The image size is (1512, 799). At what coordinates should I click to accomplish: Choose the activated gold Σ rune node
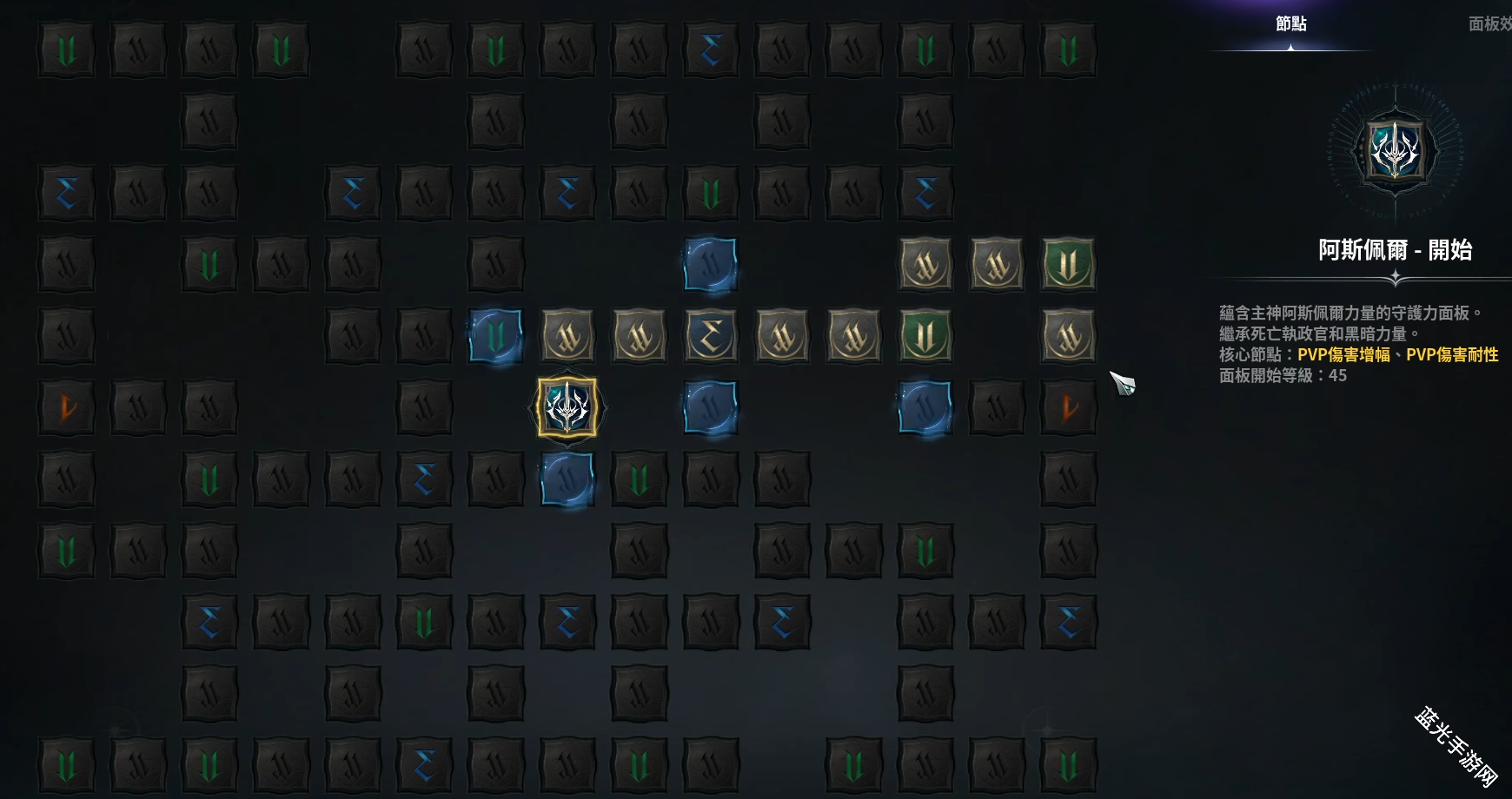tap(710, 335)
